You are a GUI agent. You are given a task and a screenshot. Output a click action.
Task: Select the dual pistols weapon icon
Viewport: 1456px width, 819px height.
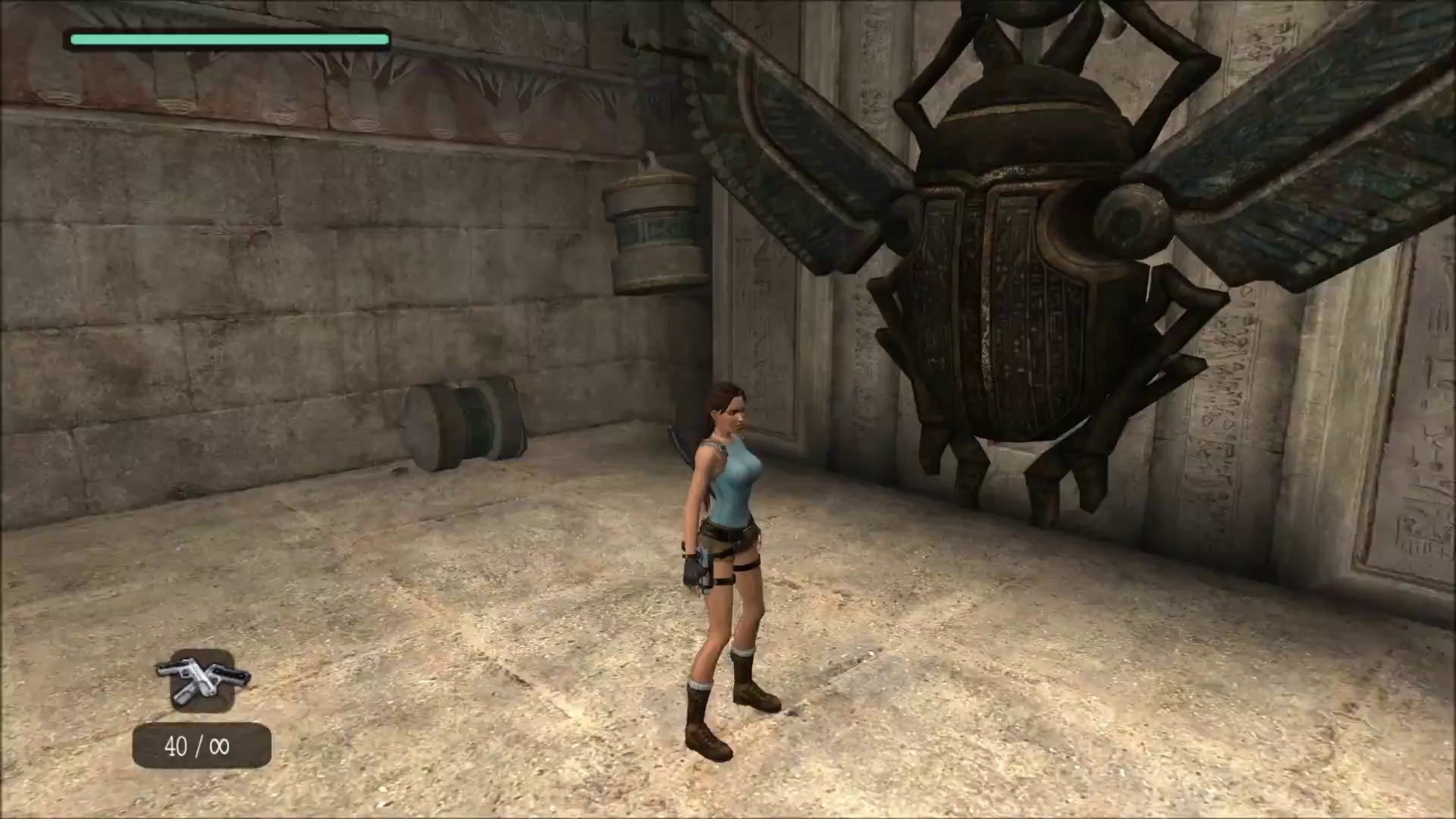(202, 679)
